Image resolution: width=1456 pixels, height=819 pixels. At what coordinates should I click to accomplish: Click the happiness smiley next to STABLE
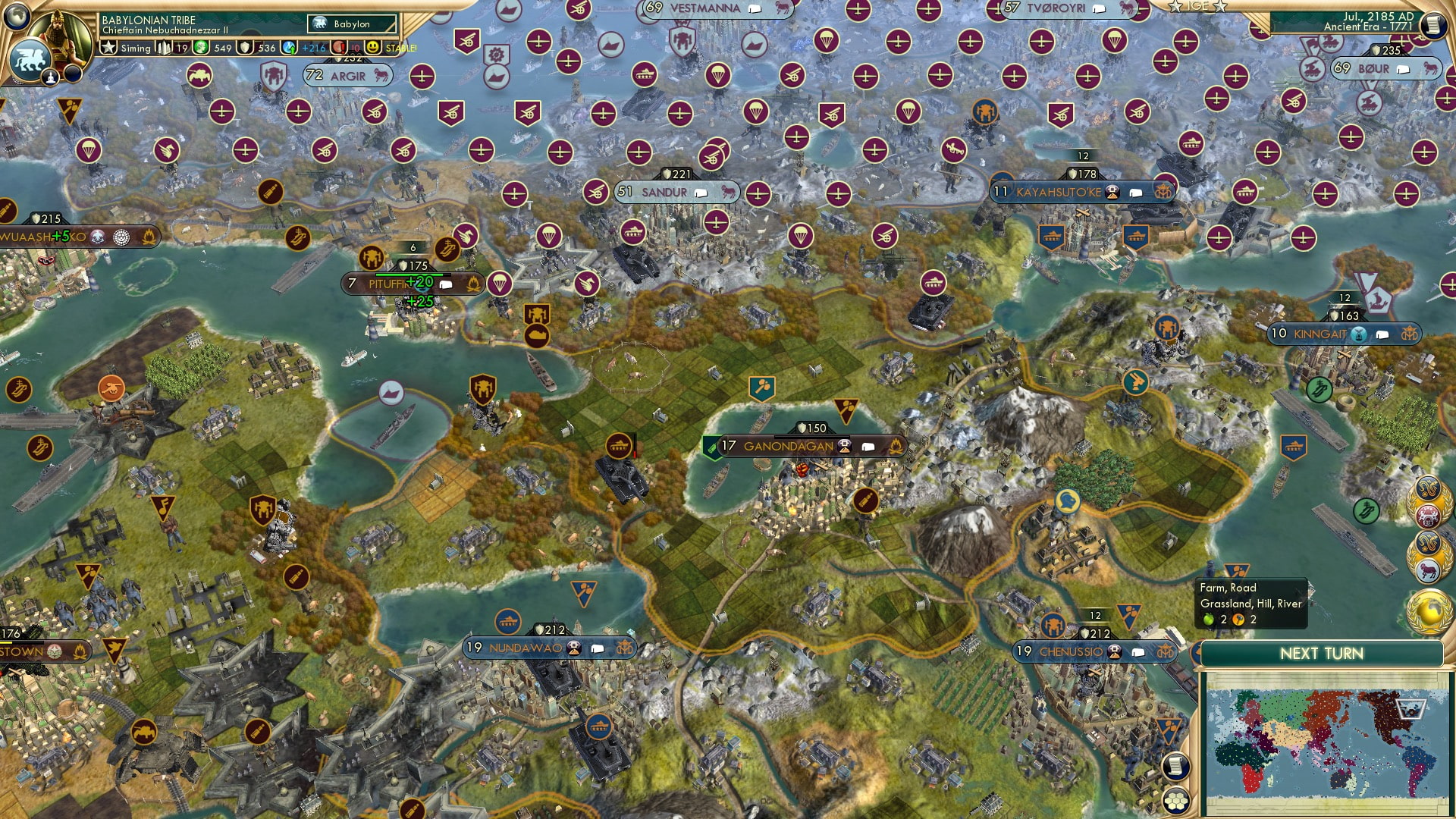tap(373, 47)
